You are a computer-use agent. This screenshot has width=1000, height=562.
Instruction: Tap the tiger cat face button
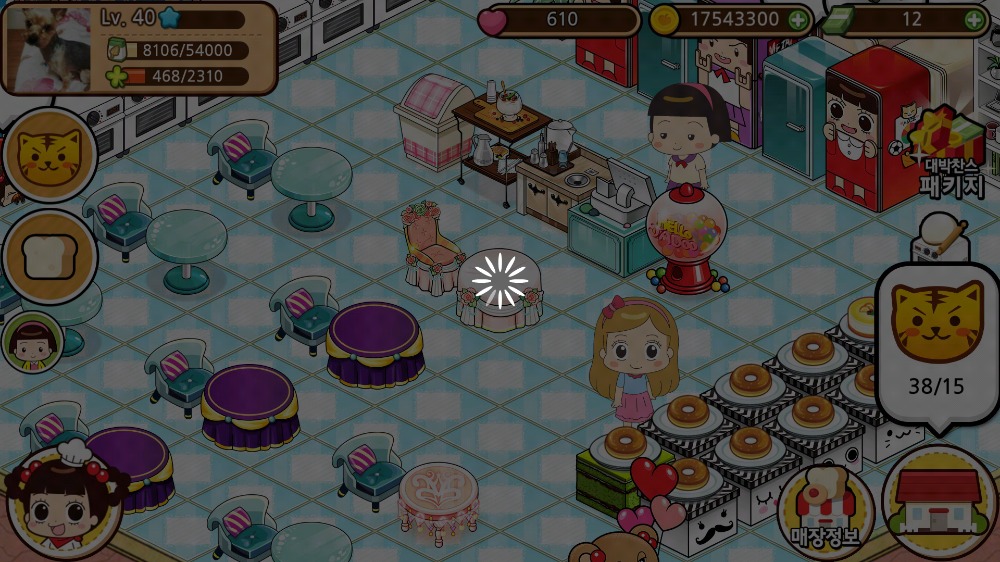point(50,157)
